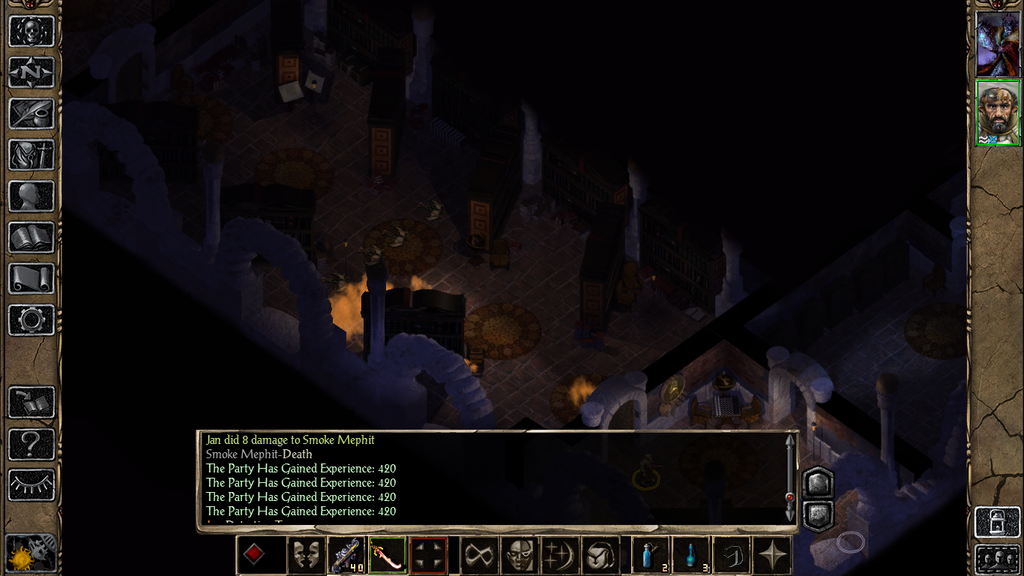This screenshot has height=576, width=1024.
Task: Open the inventory screen button
Action: (31, 154)
